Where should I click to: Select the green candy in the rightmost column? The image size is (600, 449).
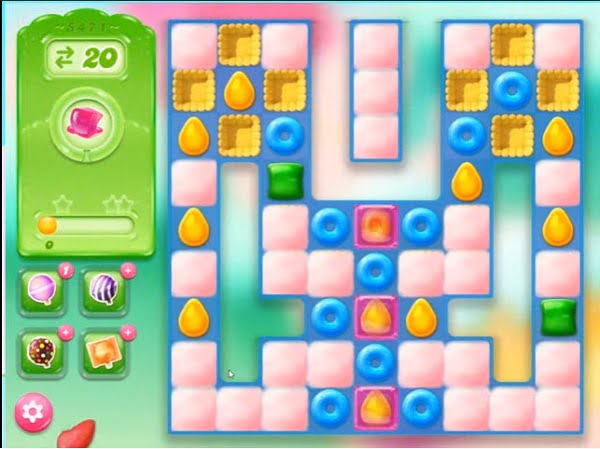coord(557,317)
